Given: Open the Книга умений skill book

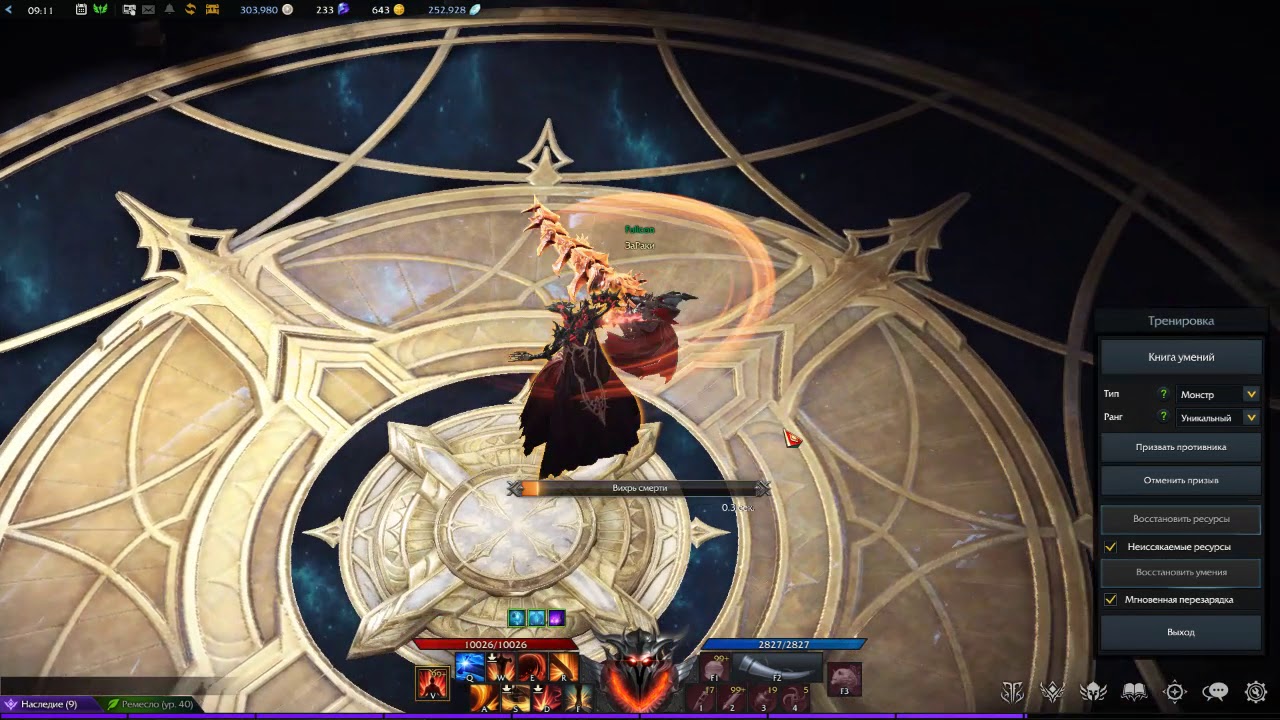Looking at the screenshot, I should [x=1181, y=357].
